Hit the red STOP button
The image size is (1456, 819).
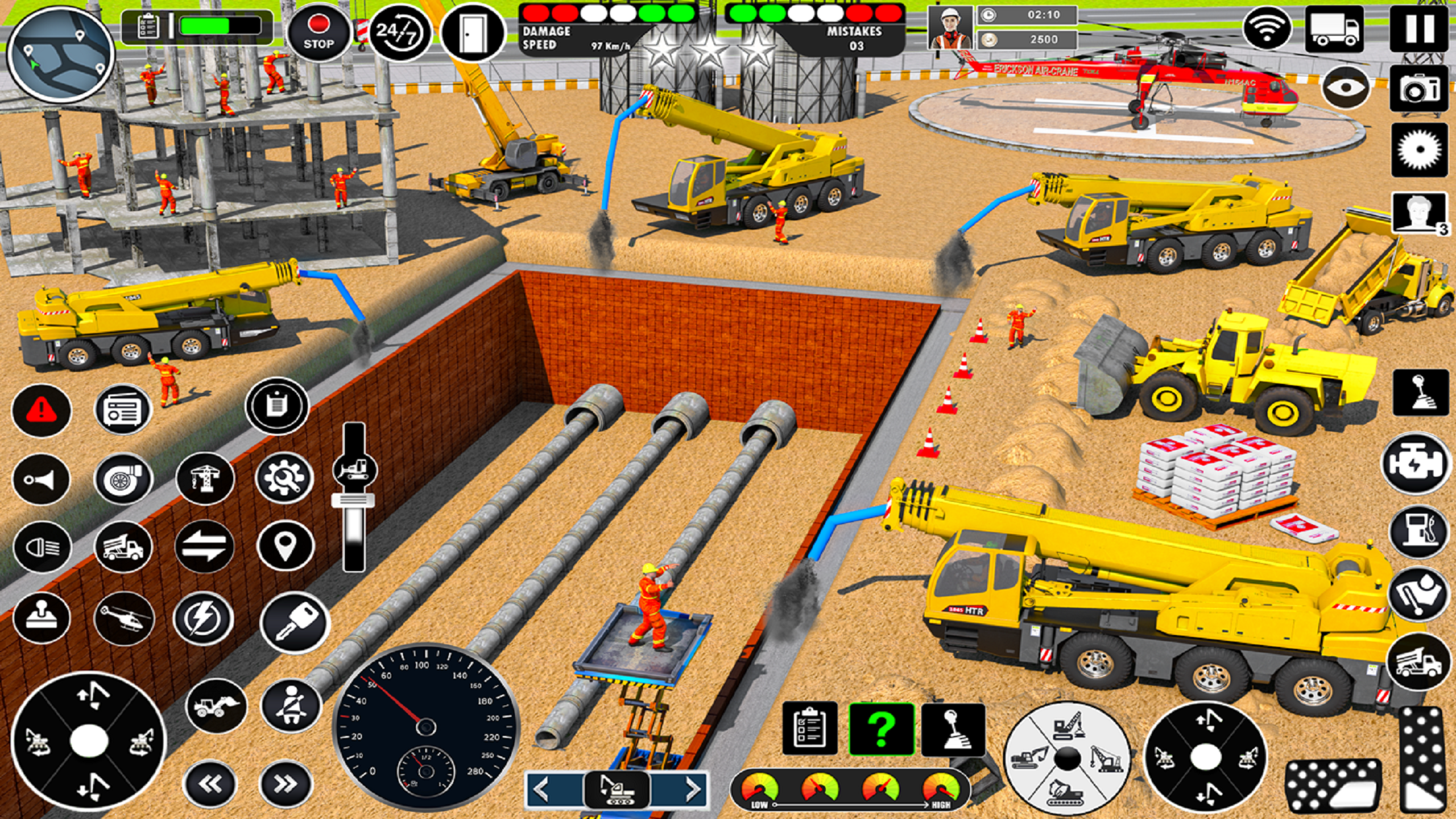click(318, 34)
